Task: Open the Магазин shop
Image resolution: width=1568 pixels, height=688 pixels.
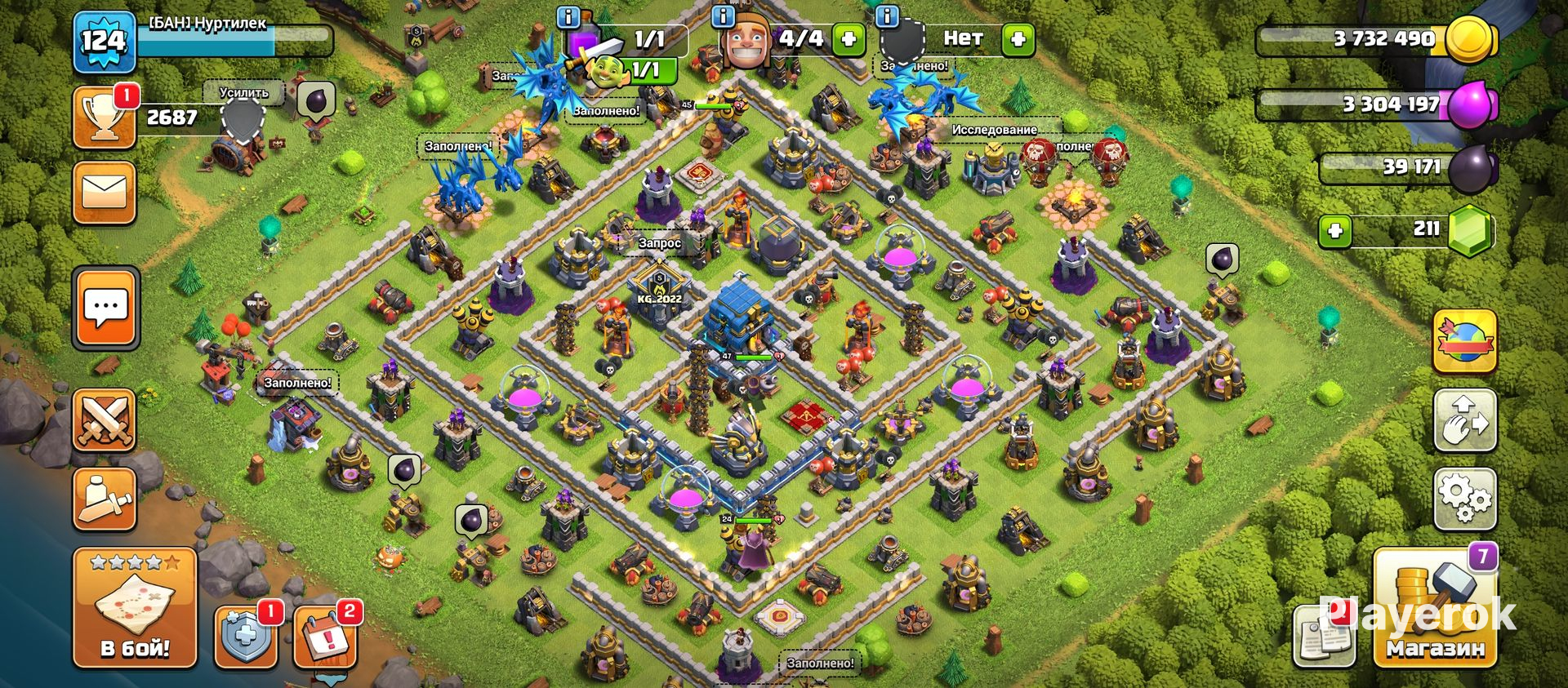Action: [1434, 608]
